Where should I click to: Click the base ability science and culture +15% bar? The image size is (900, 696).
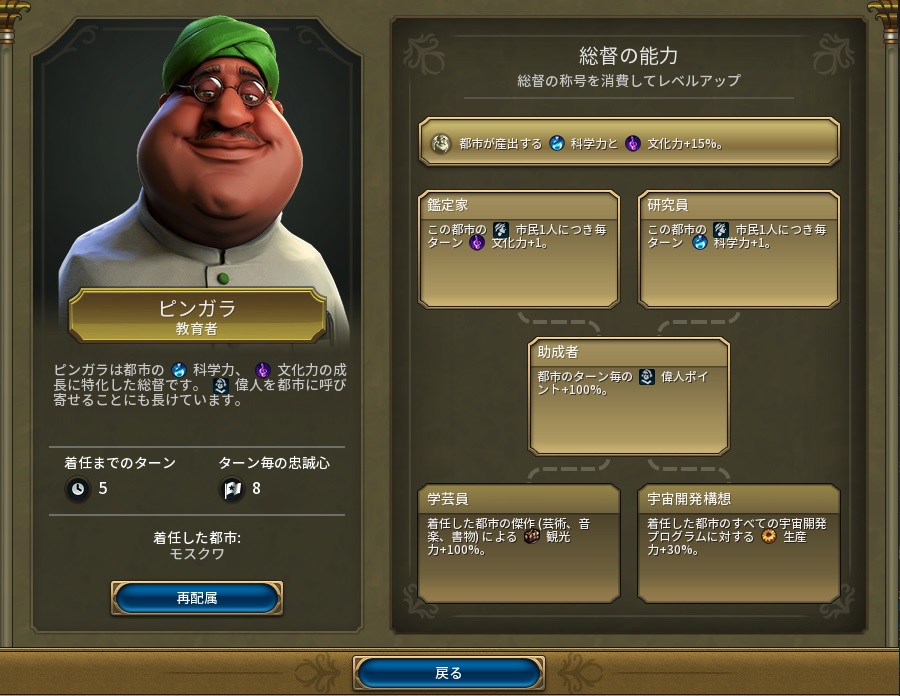(629, 142)
